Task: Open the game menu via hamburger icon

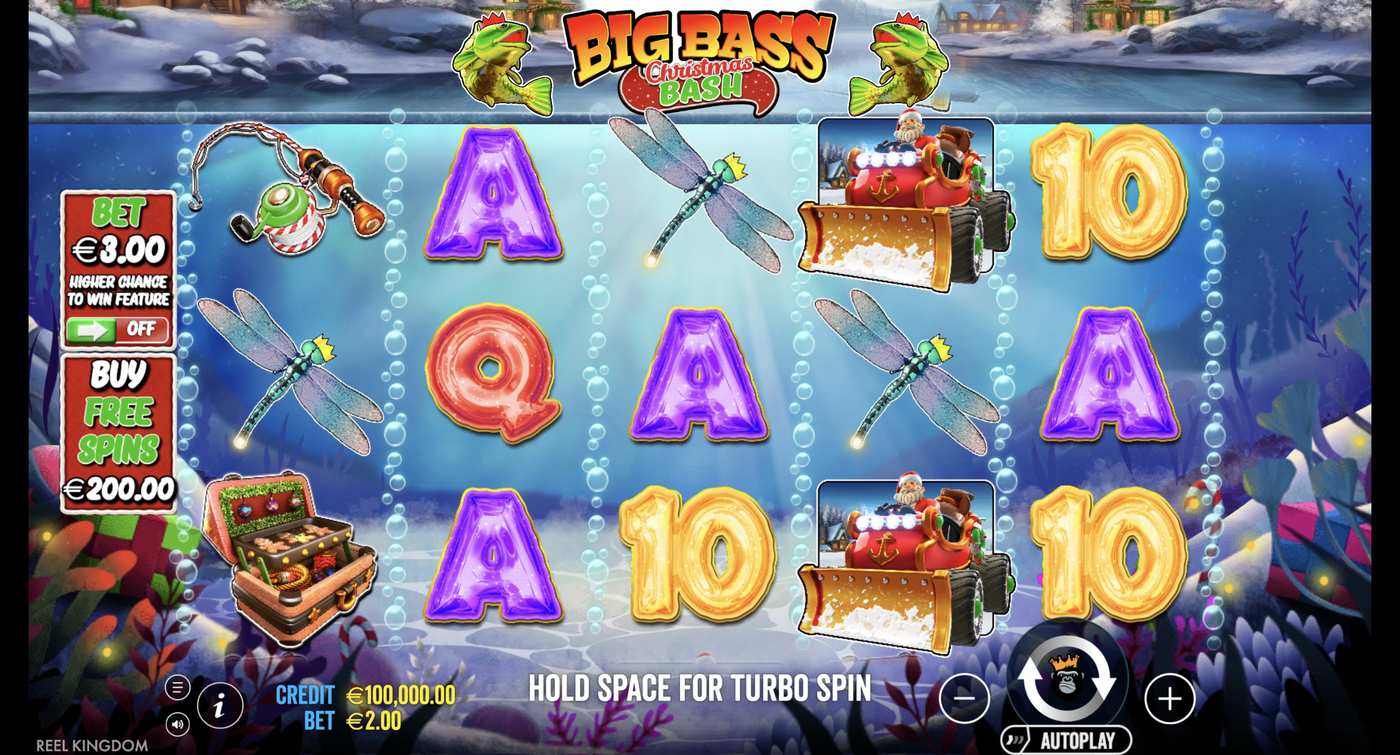Action: tap(180, 686)
